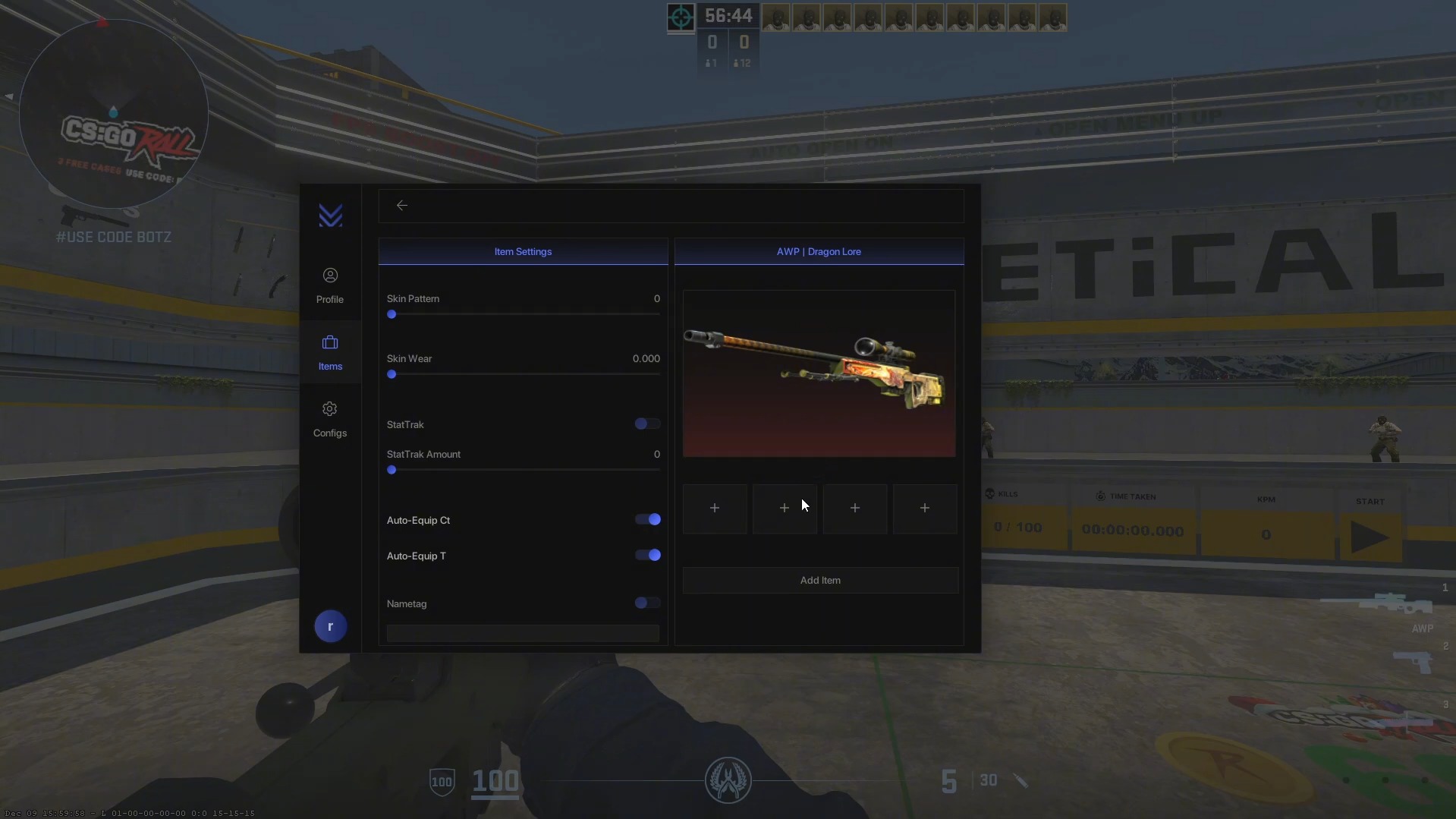This screenshot has height=819, width=1456.
Task: Switch to the Item Settings tab
Action: (x=523, y=251)
